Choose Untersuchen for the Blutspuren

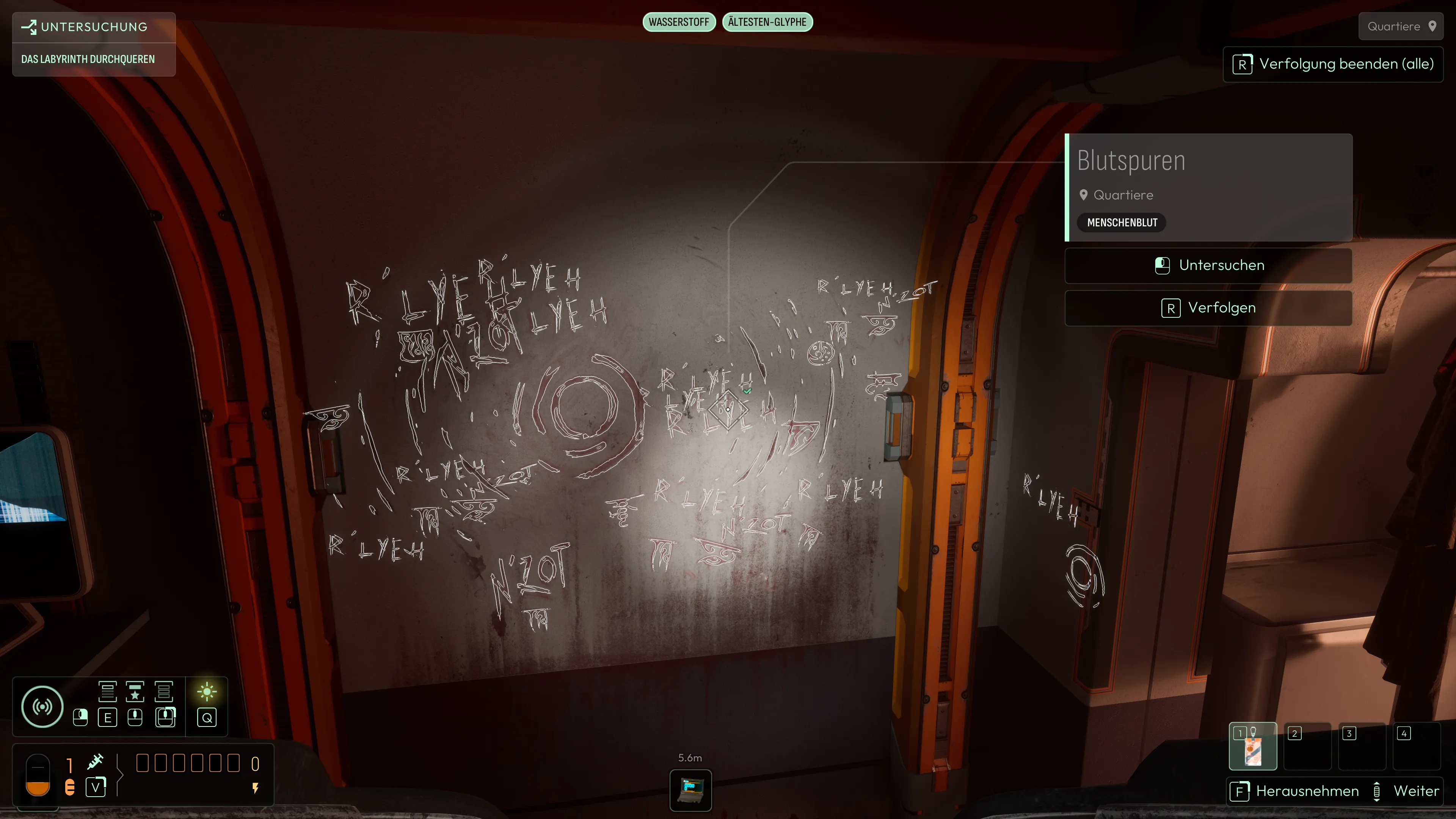coord(1208,266)
